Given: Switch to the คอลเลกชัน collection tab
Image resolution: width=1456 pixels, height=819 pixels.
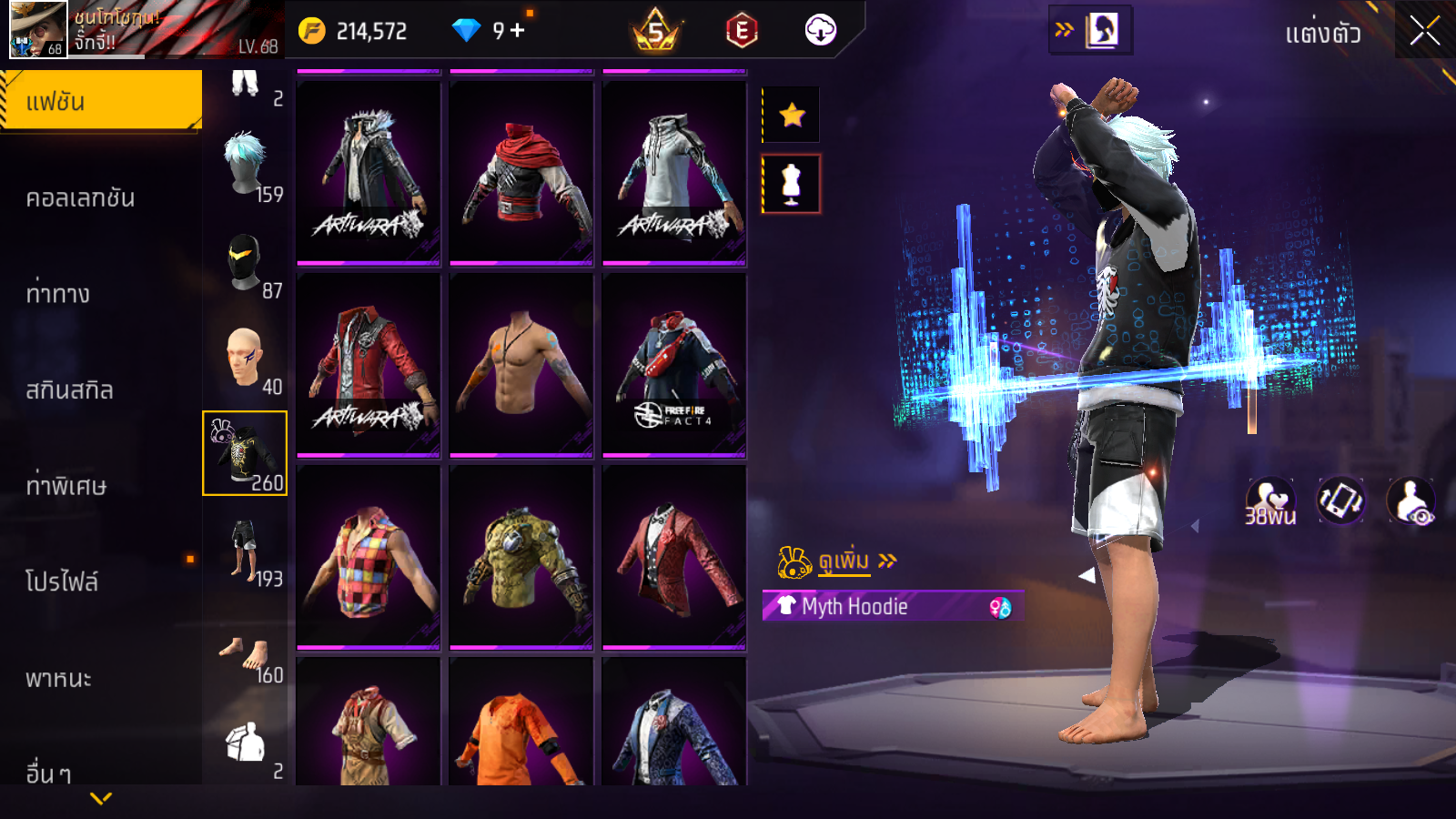Looking at the screenshot, I should point(81,198).
